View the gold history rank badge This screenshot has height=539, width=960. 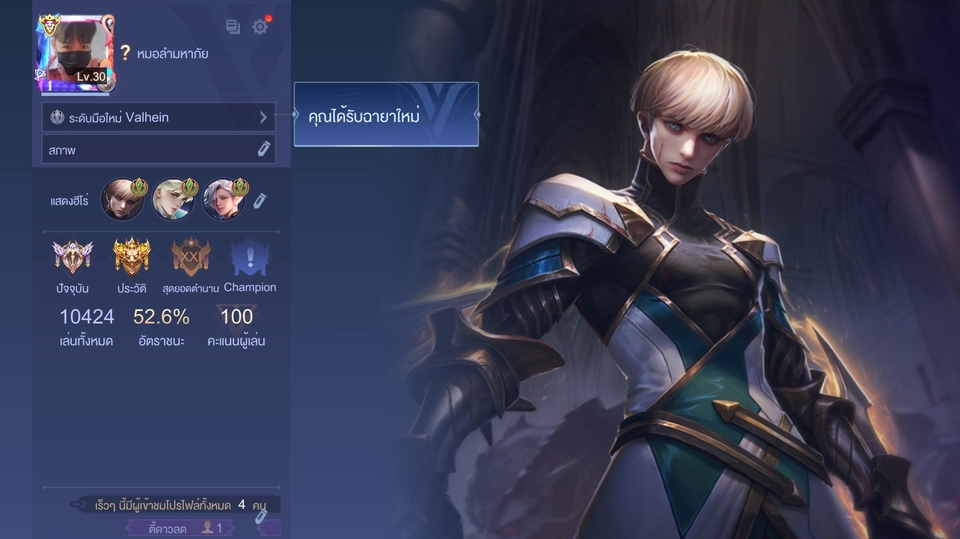click(x=132, y=258)
